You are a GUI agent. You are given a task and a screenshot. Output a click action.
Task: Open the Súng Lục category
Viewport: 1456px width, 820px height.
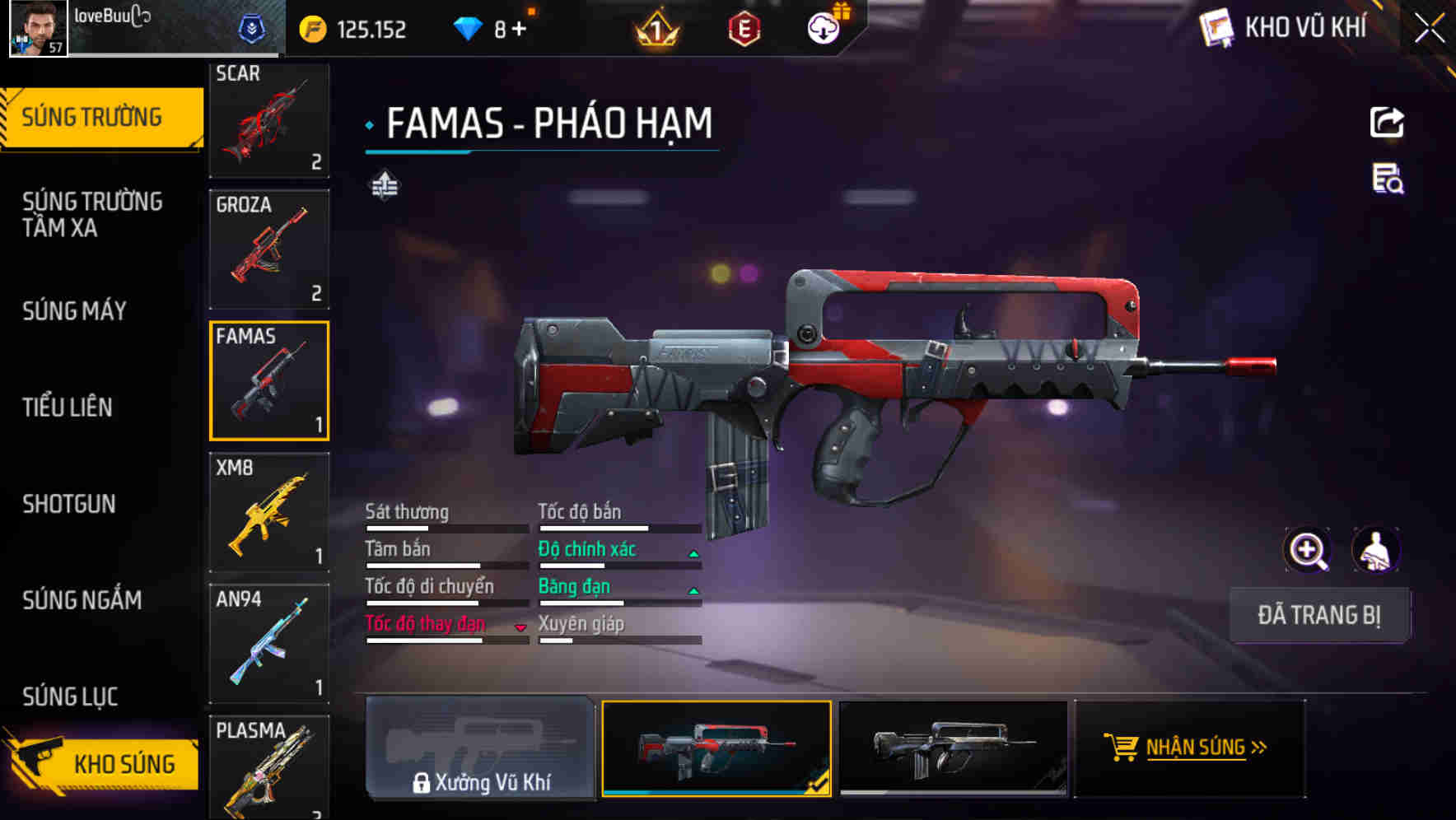[70, 697]
